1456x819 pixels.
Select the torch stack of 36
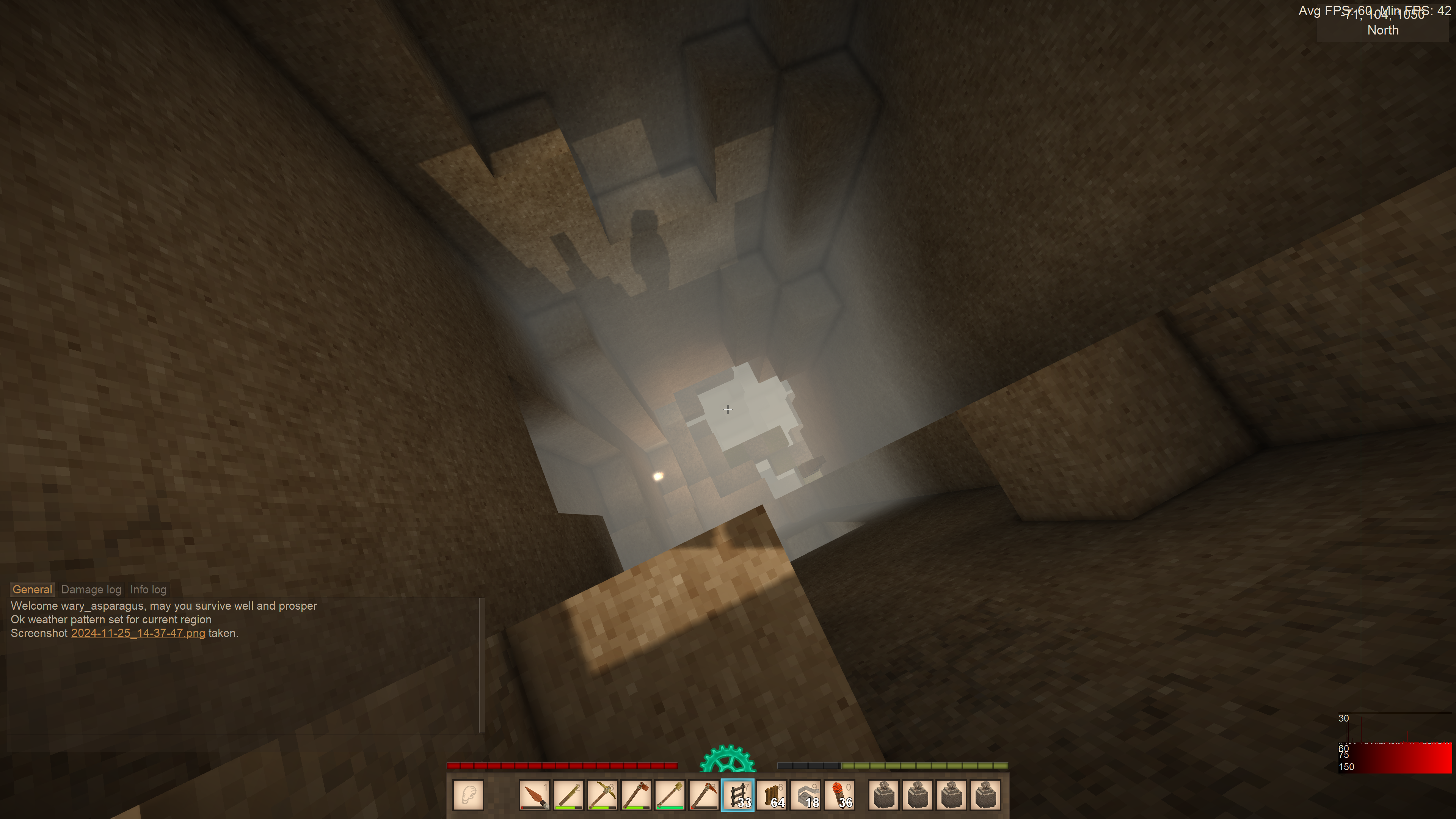tap(839, 795)
